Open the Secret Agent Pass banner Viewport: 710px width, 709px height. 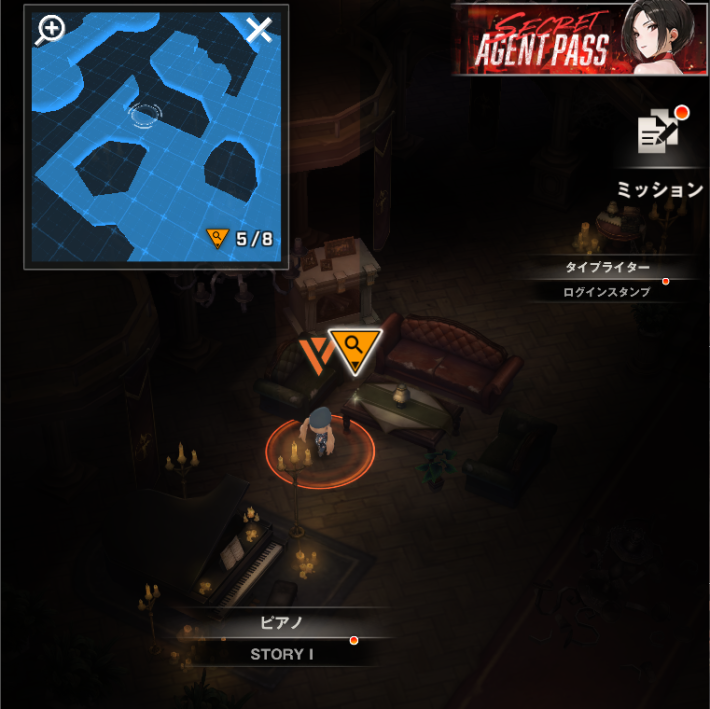click(578, 39)
